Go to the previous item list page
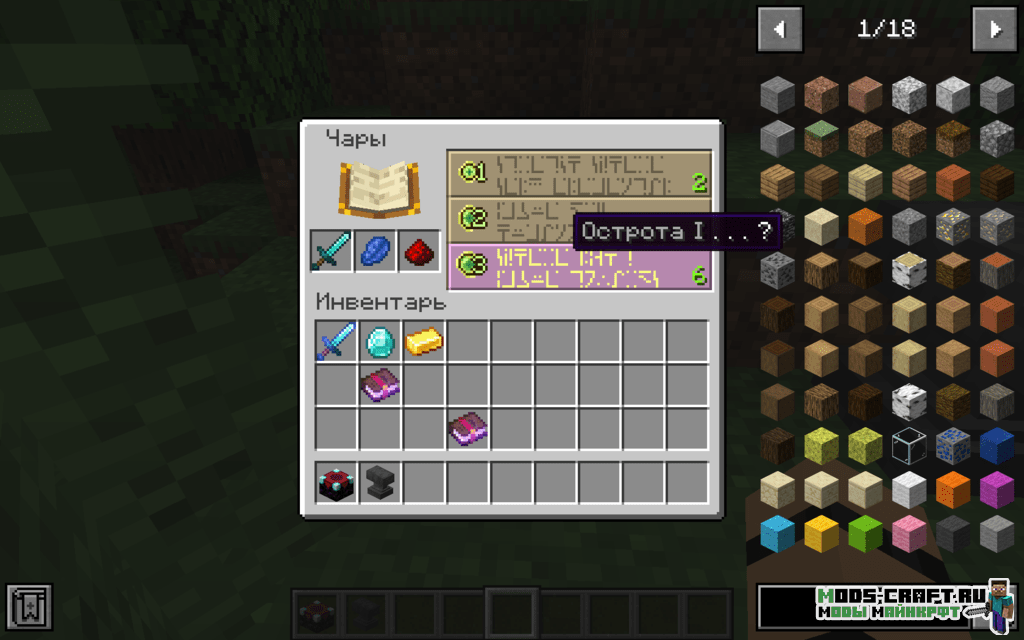 coord(780,30)
